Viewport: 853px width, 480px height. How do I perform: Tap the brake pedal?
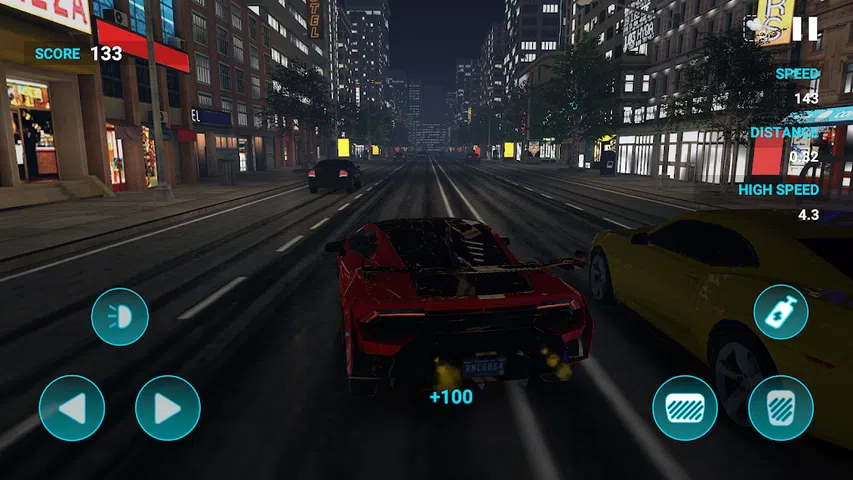pyautogui.click(x=685, y=408)
